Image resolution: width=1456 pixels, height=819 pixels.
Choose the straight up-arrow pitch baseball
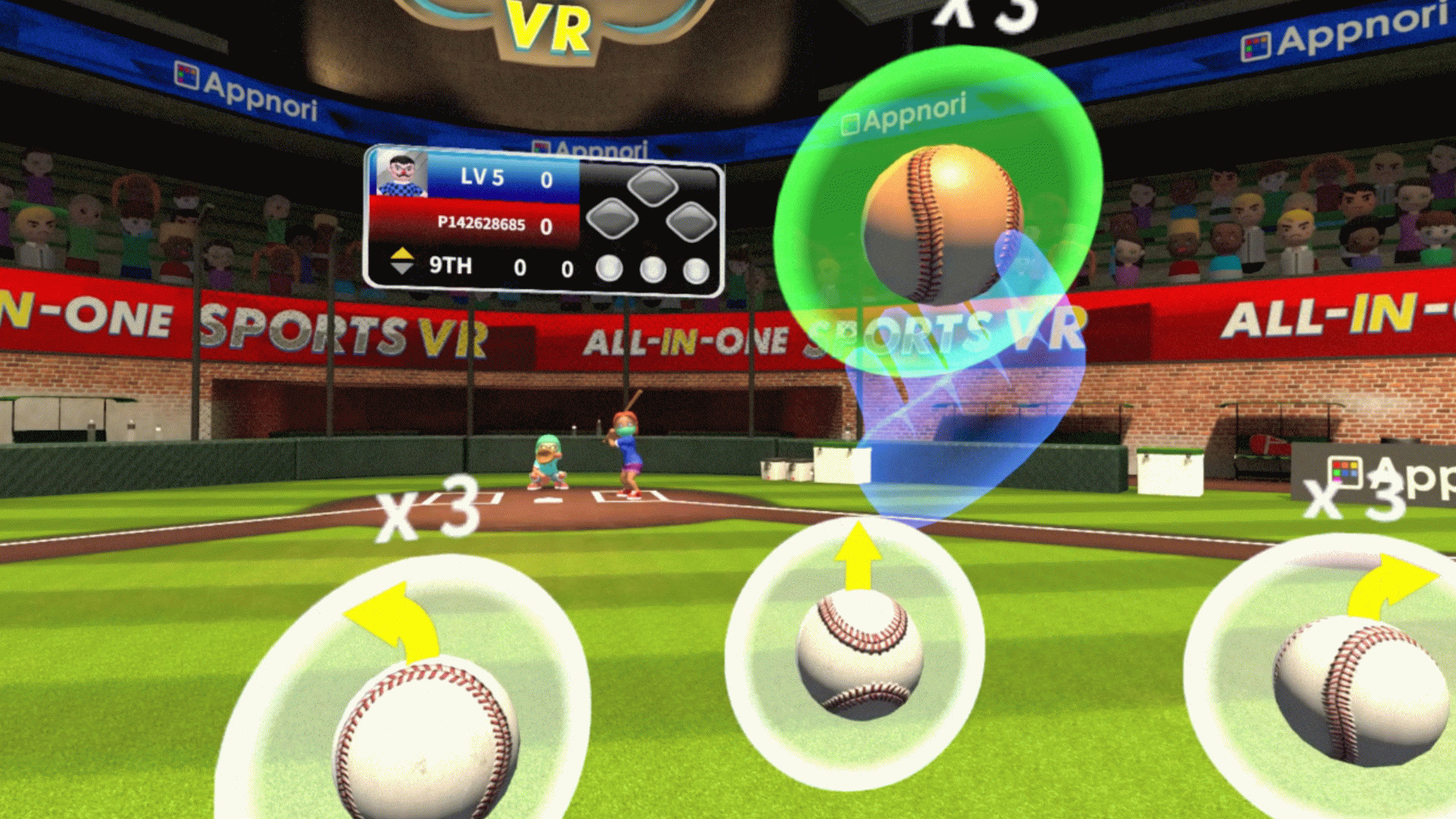tap(859, 654)
